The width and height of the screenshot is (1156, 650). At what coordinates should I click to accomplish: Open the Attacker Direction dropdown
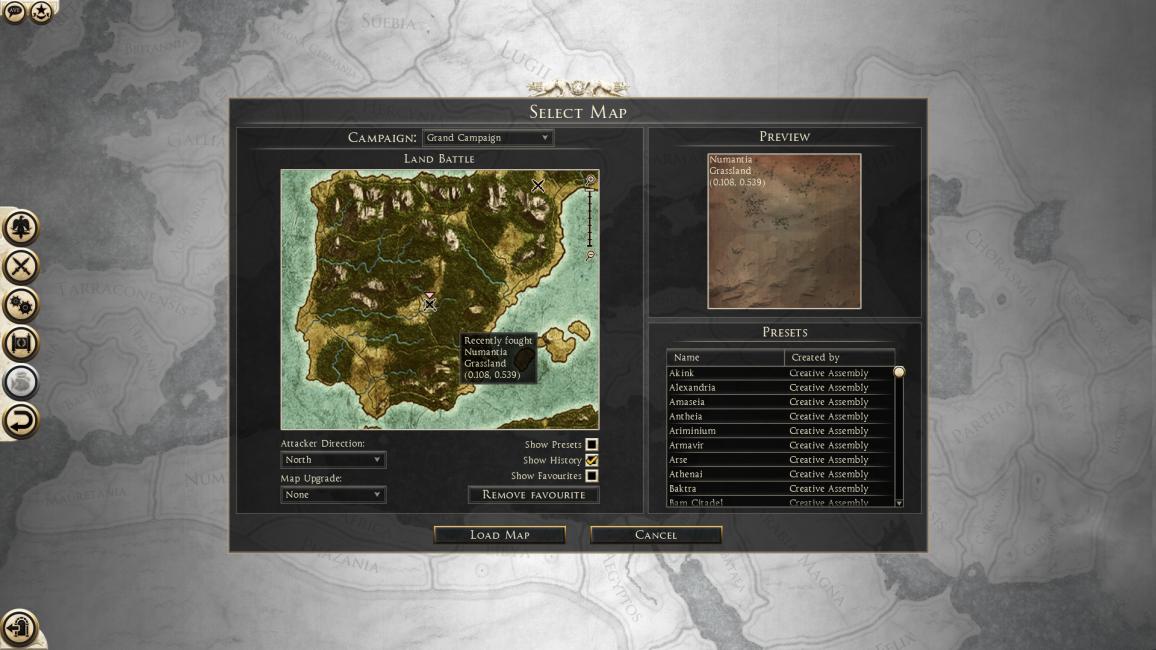[333, 460]
